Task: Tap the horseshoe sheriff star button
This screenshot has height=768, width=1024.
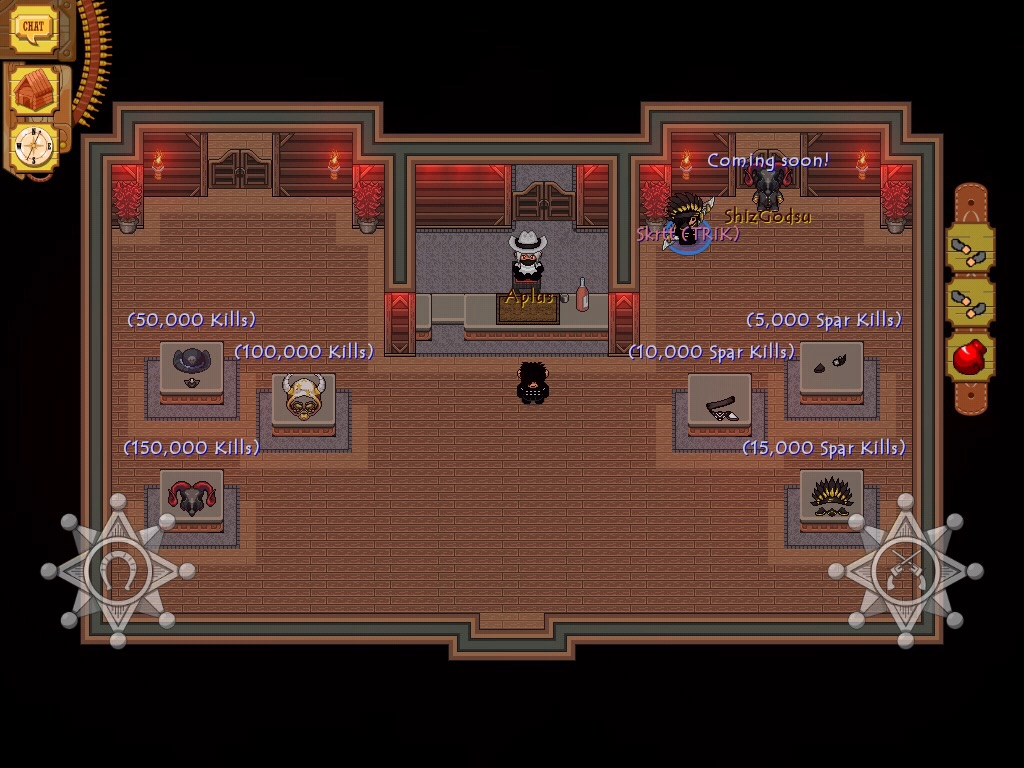Action: (x=118, y=571)
